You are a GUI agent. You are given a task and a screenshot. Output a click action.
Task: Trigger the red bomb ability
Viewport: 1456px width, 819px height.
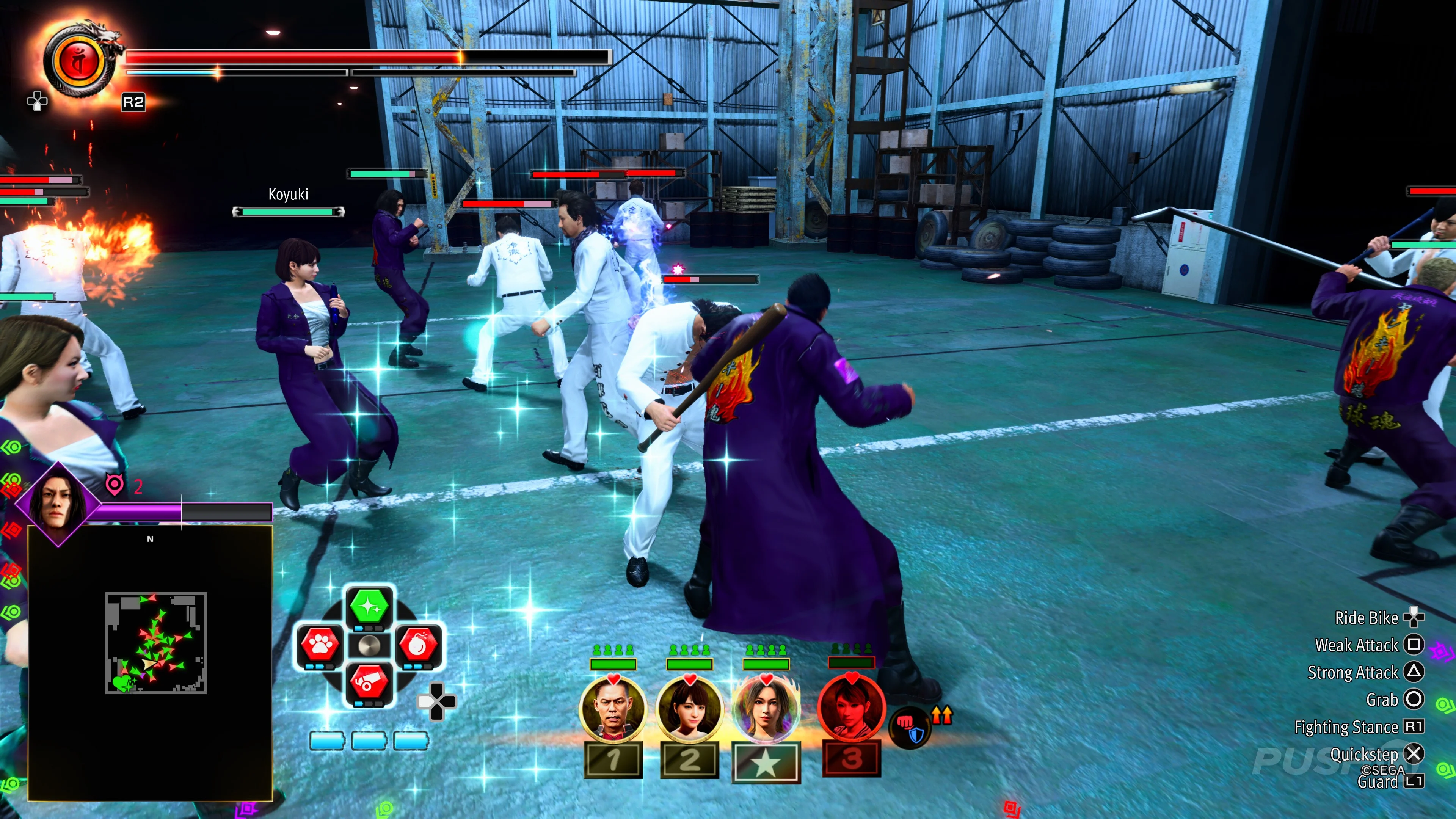point(418,644)
